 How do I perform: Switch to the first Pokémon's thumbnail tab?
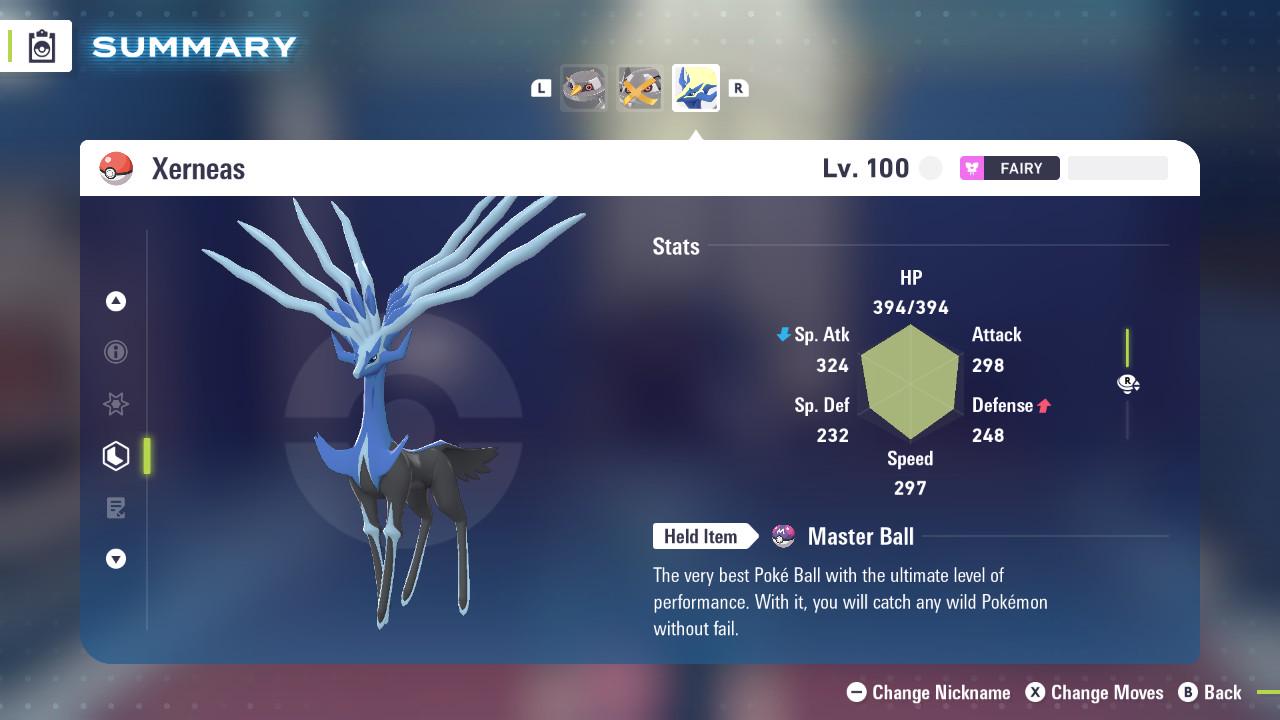584,87
